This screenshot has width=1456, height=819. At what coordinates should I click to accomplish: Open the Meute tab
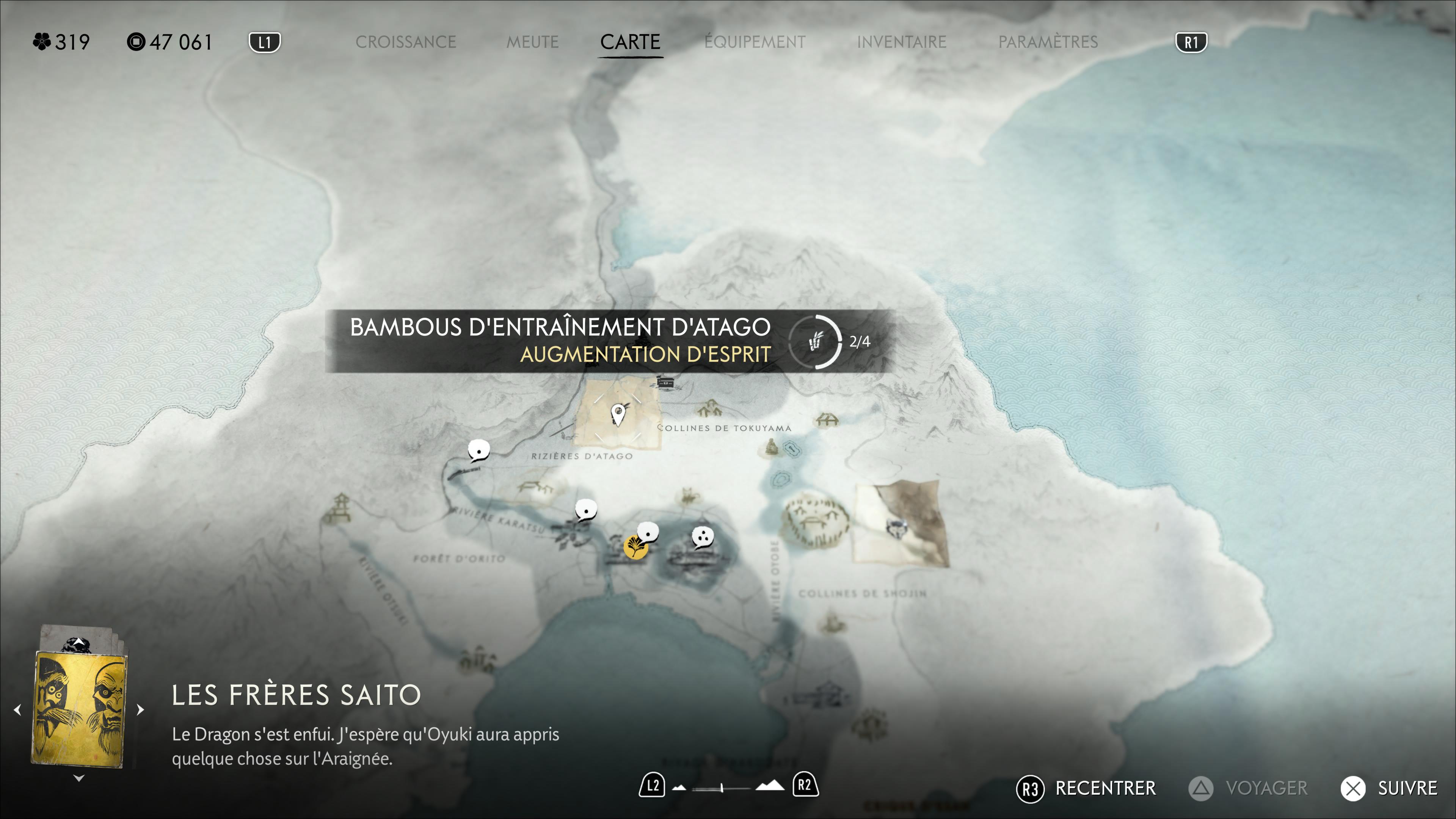click(532, 42)
